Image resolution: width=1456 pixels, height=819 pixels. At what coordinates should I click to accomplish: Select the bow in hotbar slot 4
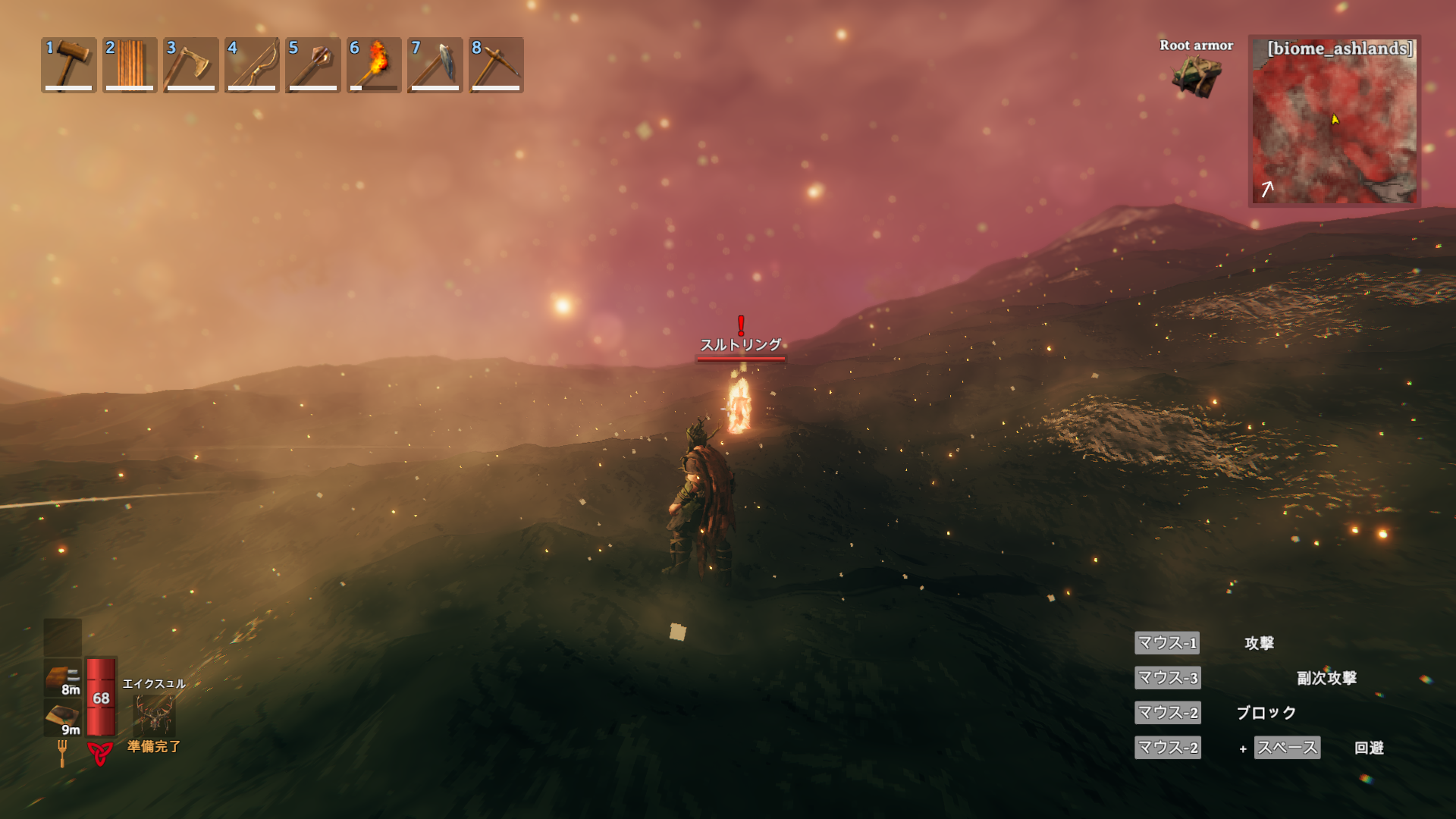pos(252,65)
